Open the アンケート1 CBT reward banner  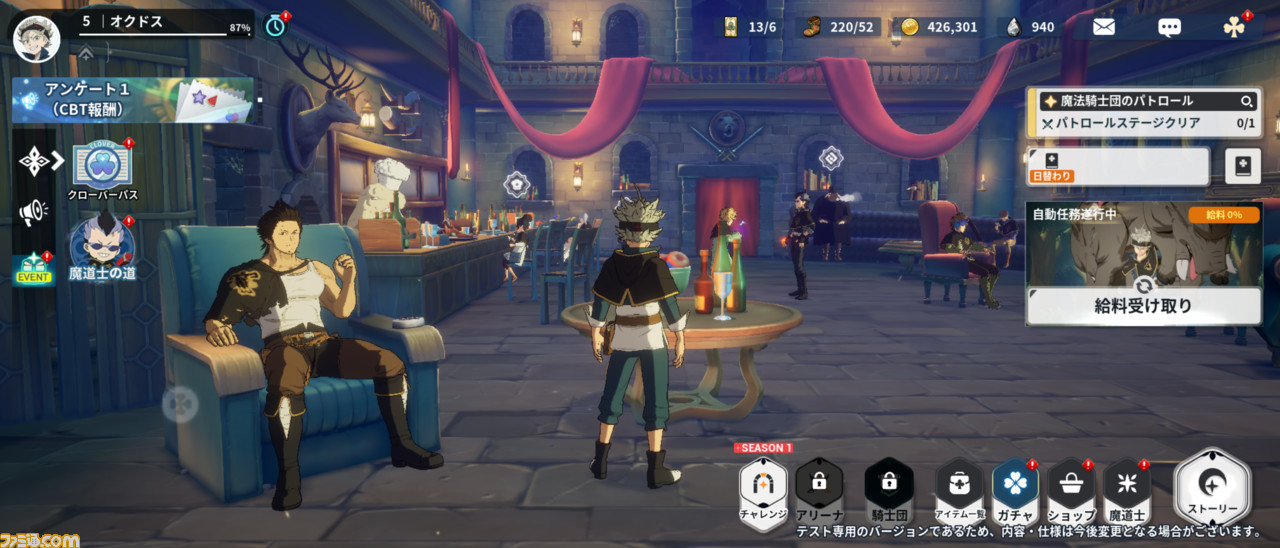[132, 101]
